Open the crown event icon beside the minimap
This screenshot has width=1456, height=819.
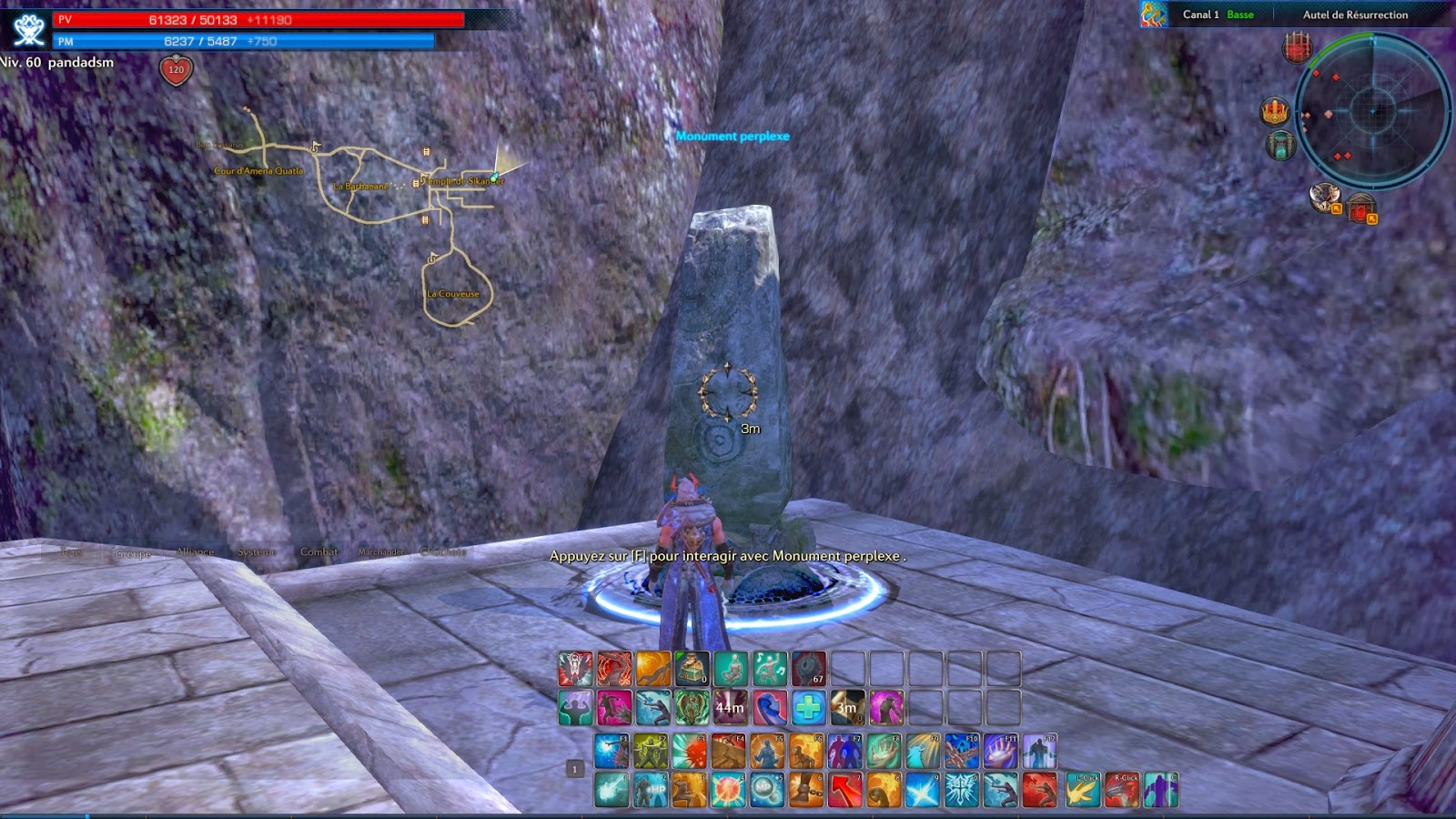pyautogui.click(x=1273, y=110)
